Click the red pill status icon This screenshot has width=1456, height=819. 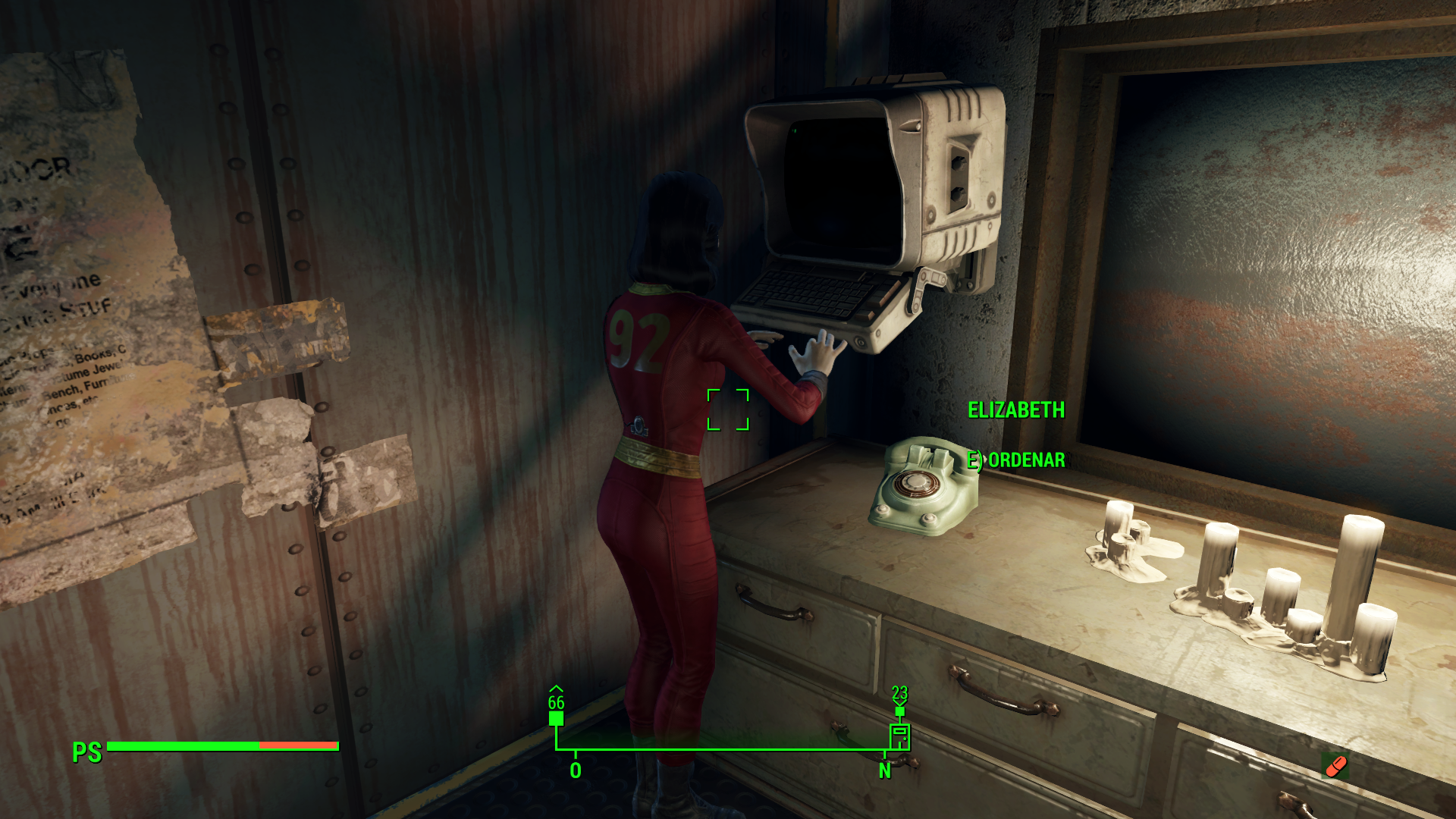1335,766
